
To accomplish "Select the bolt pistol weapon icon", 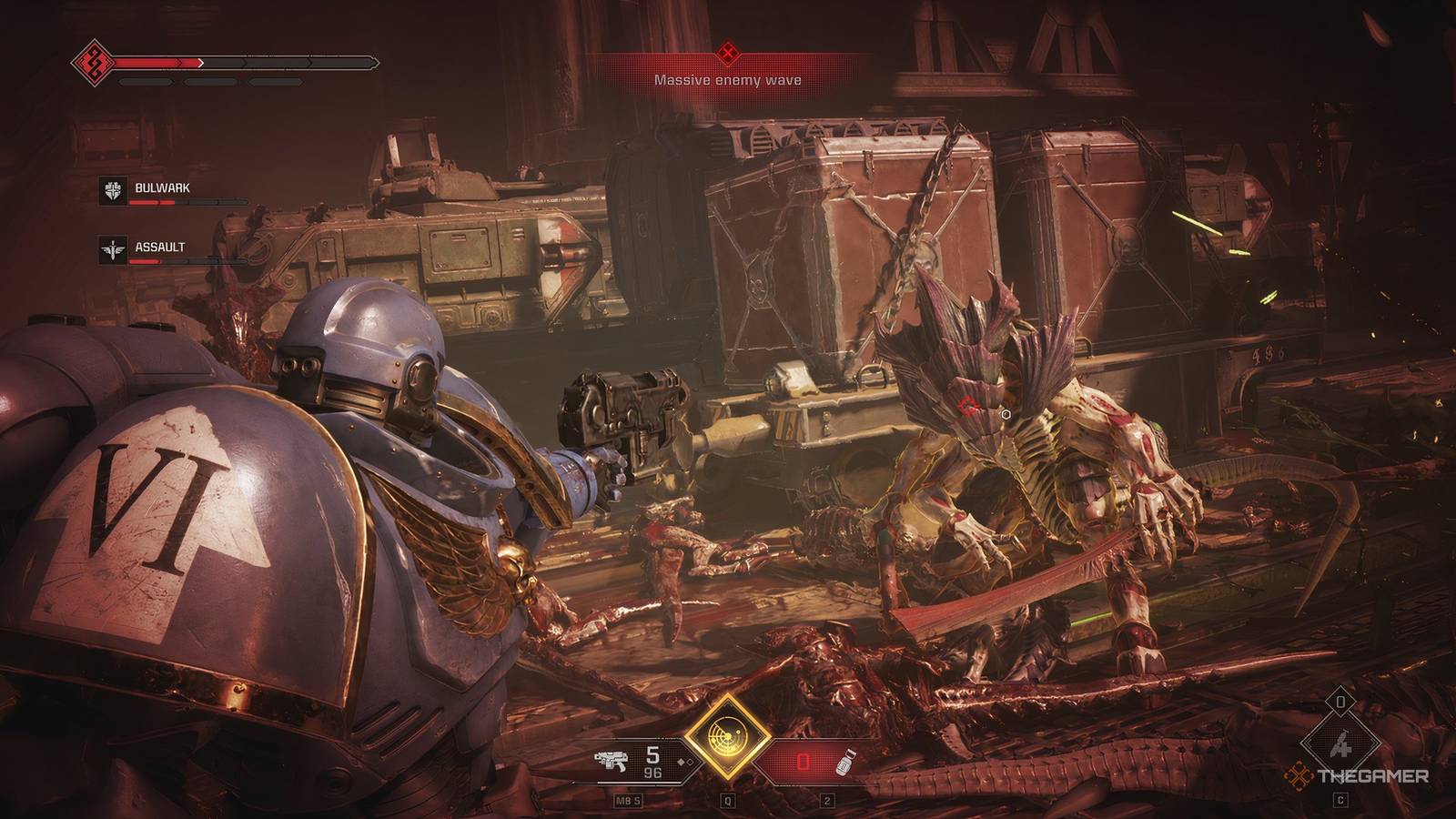I will point(614,762).
